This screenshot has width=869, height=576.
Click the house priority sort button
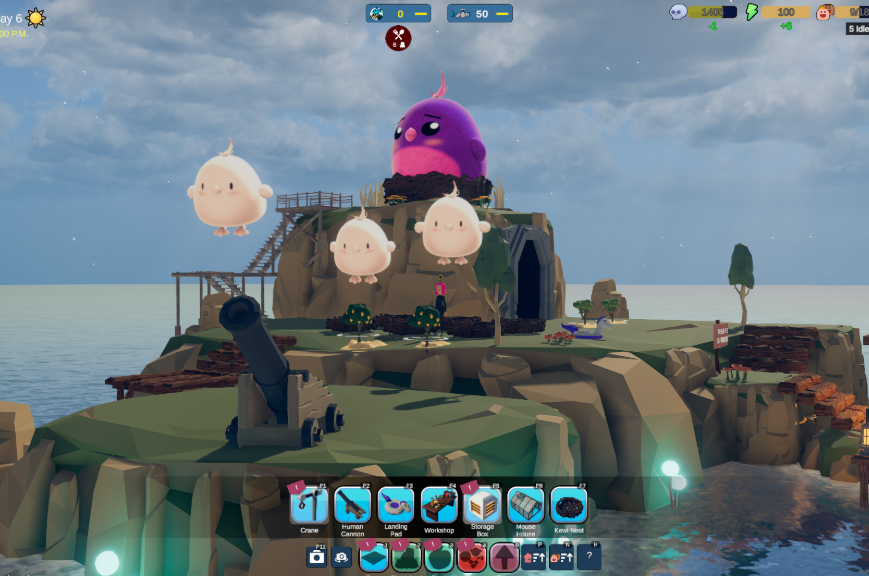pos(534,557)
